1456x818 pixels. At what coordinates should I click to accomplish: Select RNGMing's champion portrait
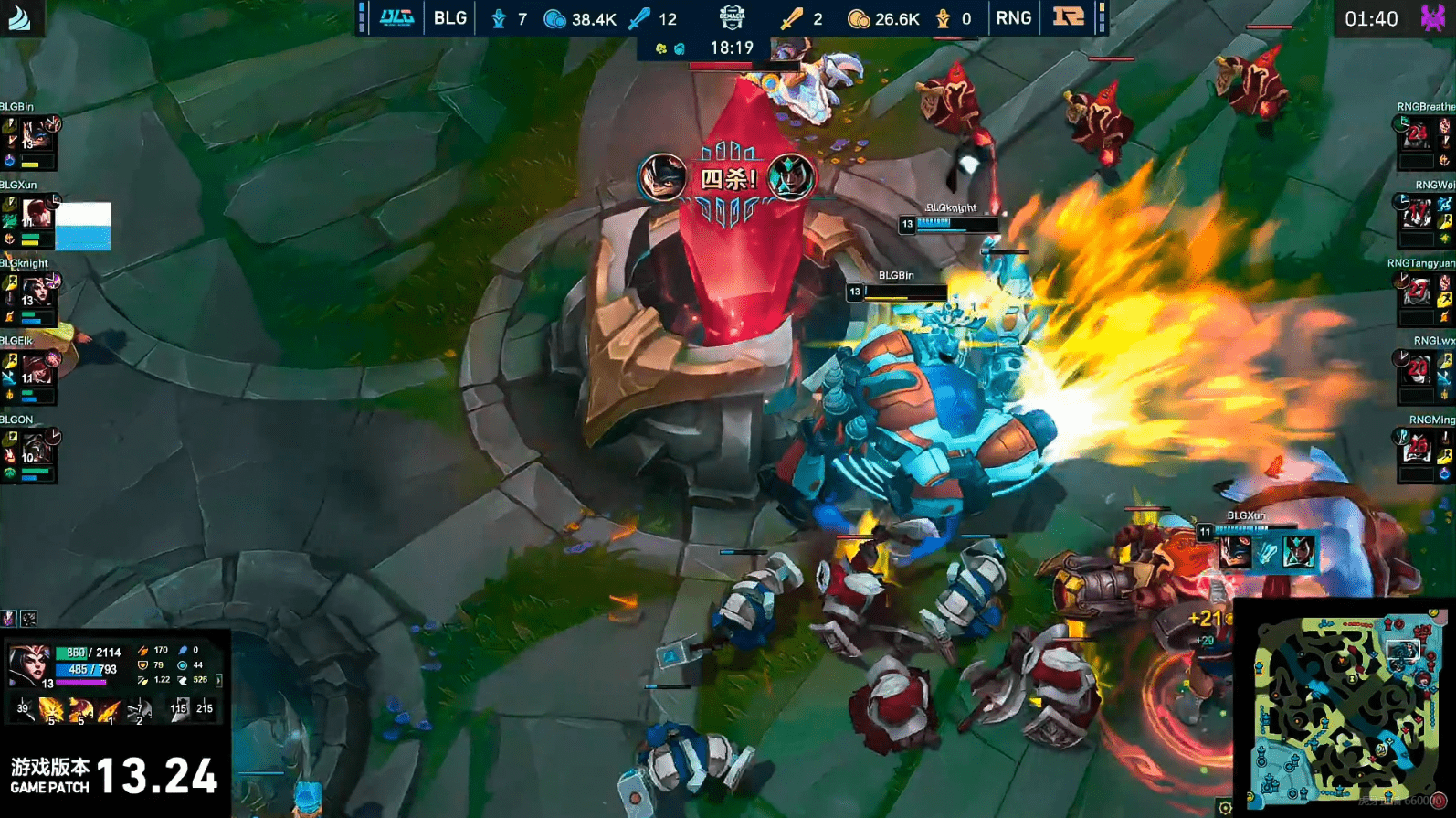click(1417, 449)
